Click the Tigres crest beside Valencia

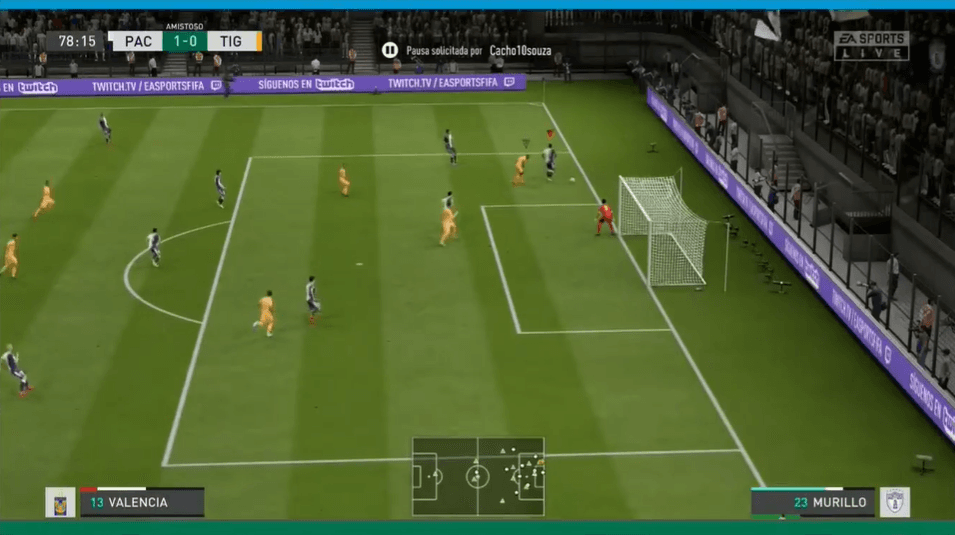60,502
